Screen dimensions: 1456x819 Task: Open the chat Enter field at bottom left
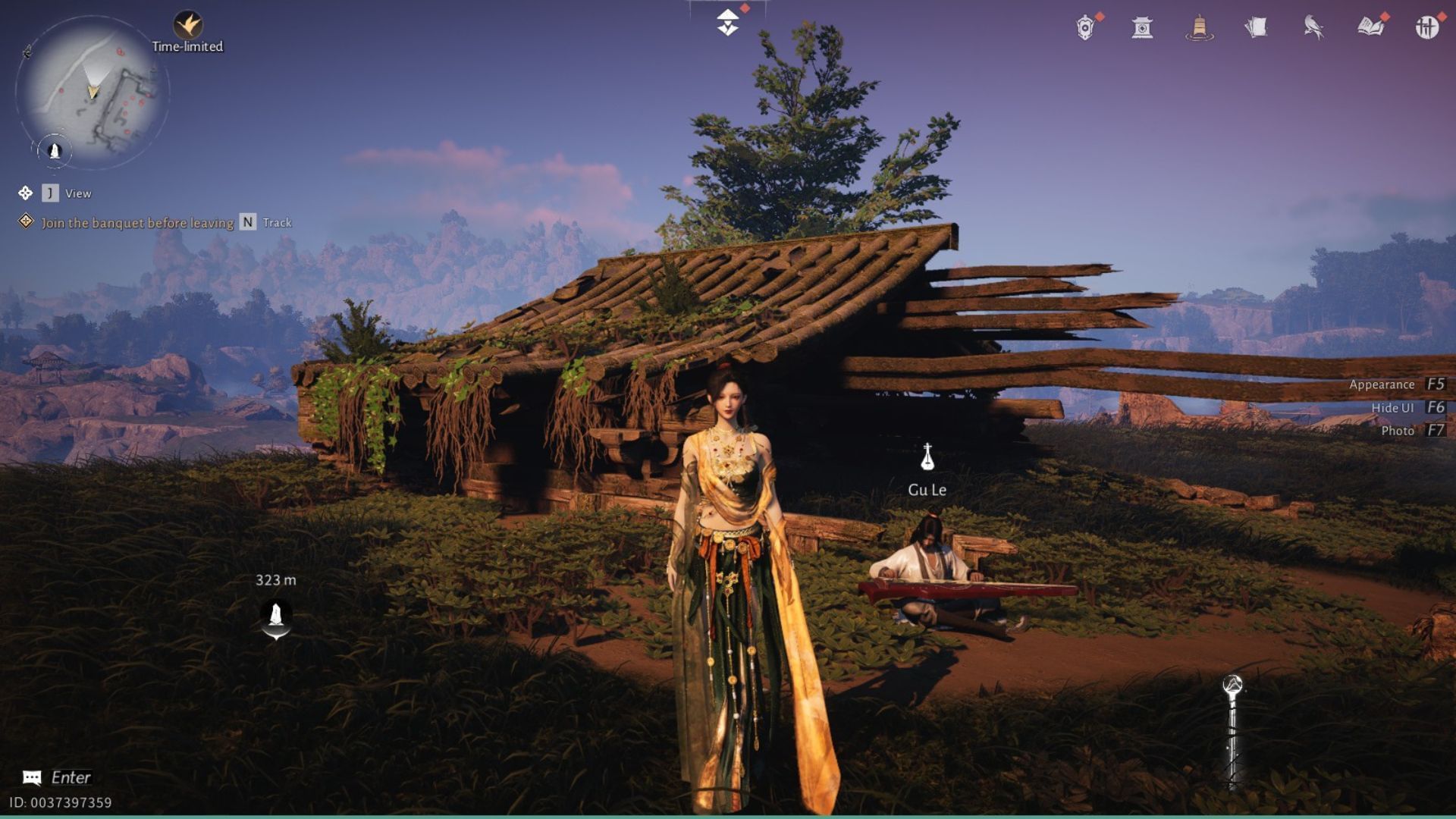(53, 777)
